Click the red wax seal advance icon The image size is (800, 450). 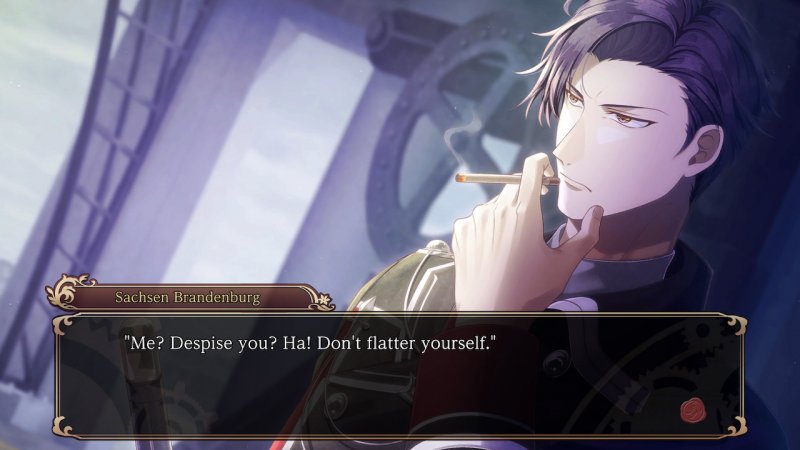pos(693,410)
